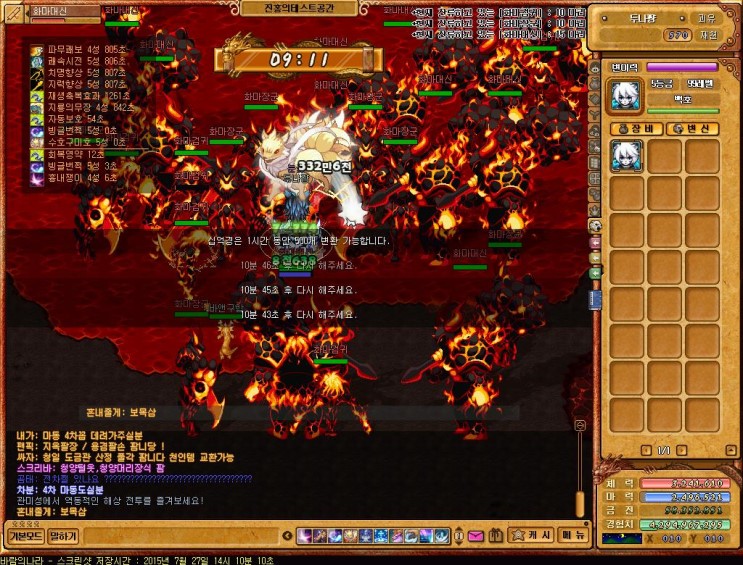Click the bell icon beside the mail icon
The image size is (743, 565).
497,536
